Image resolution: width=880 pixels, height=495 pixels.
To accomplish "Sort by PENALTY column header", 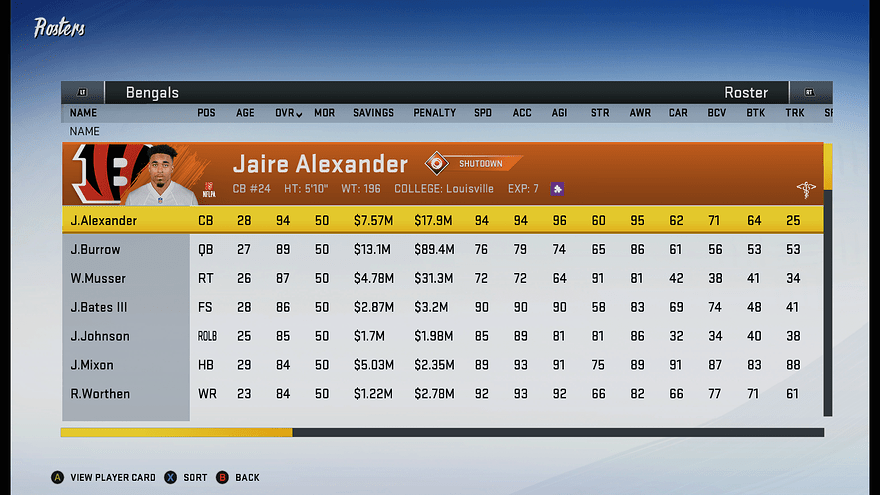I will point(435,113).
